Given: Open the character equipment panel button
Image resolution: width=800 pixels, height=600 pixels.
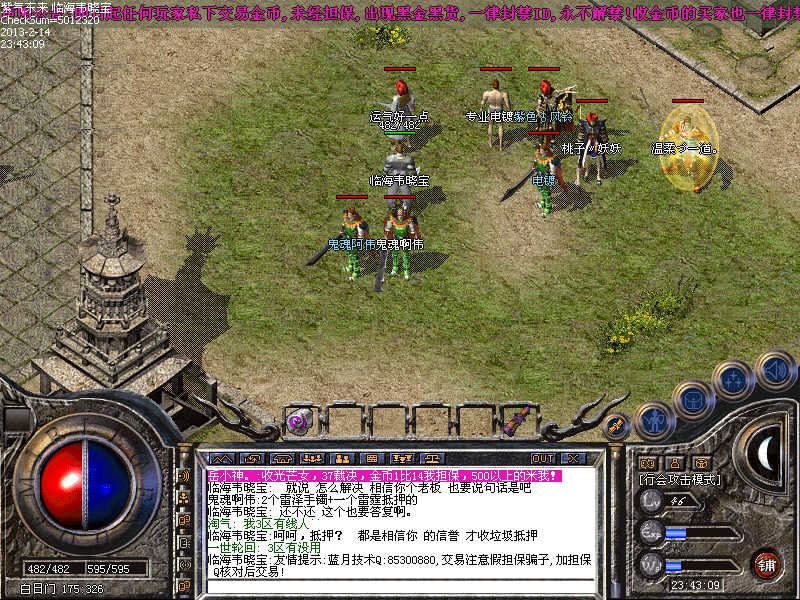Looking at the screenshot, I should [651, 420].
